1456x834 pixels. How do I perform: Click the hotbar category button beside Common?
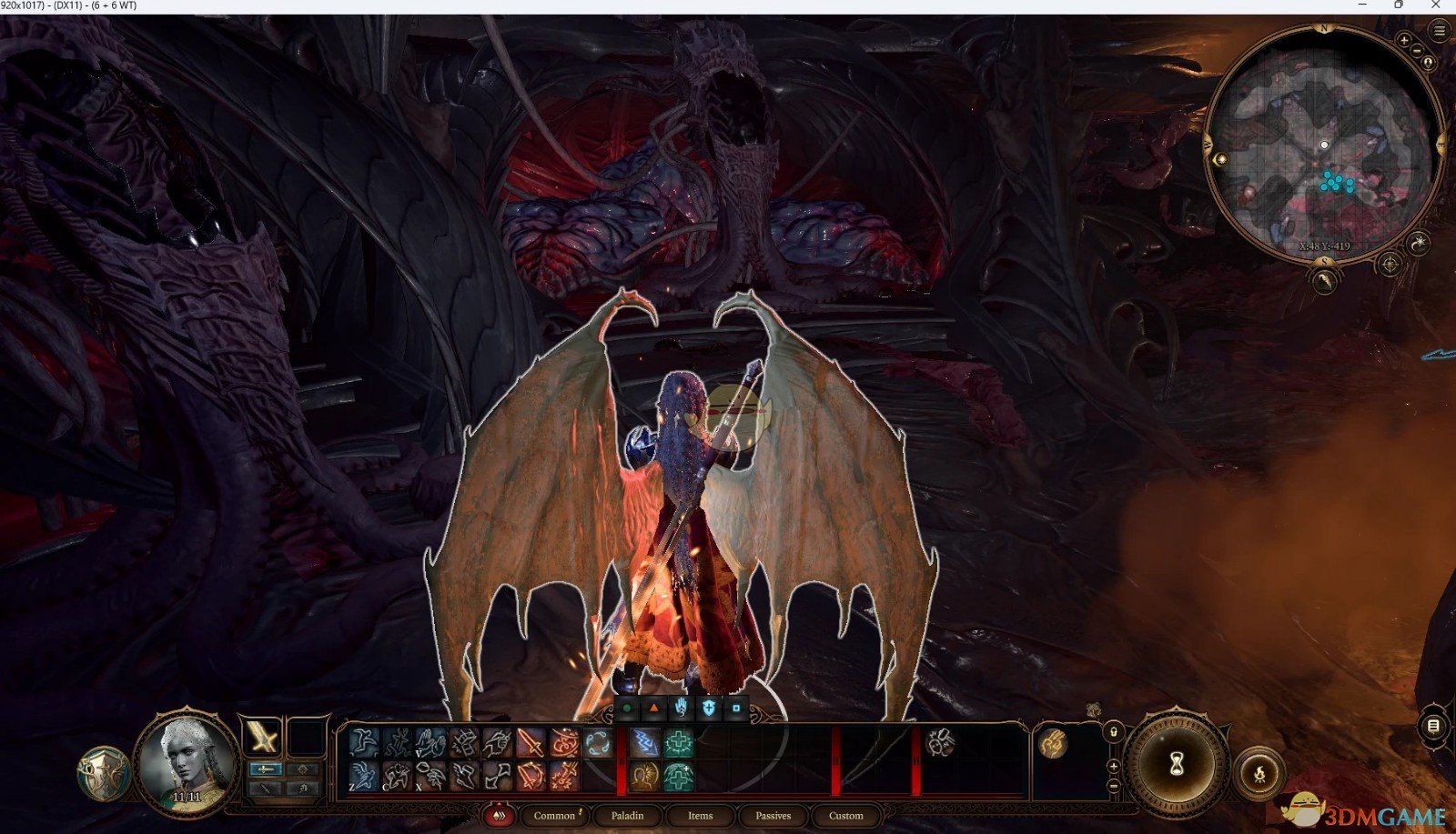coord(499,816)
